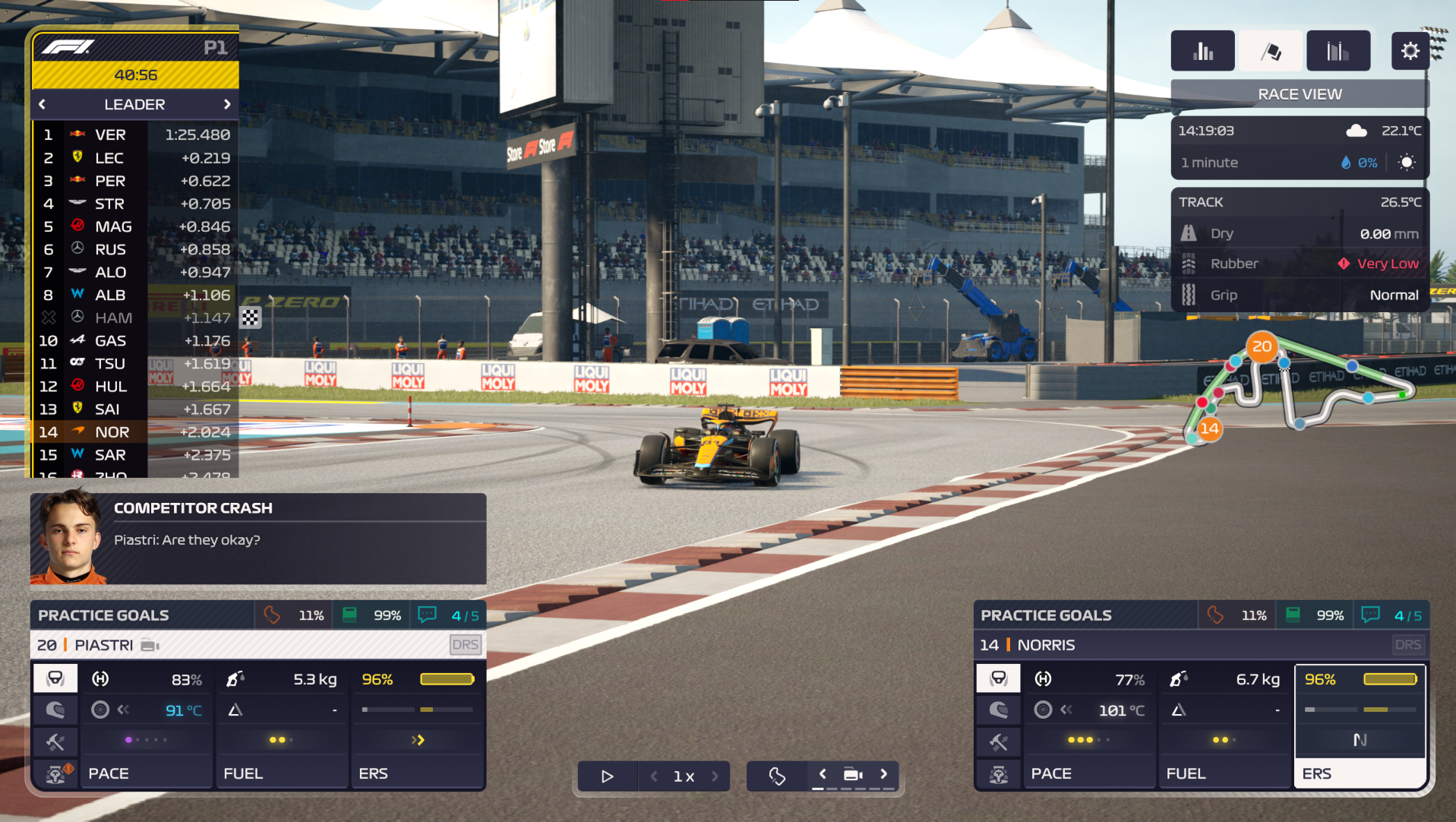Click the number 20 marker on the track map
Screen dimensions: 1456x822
pos(1262,346)
